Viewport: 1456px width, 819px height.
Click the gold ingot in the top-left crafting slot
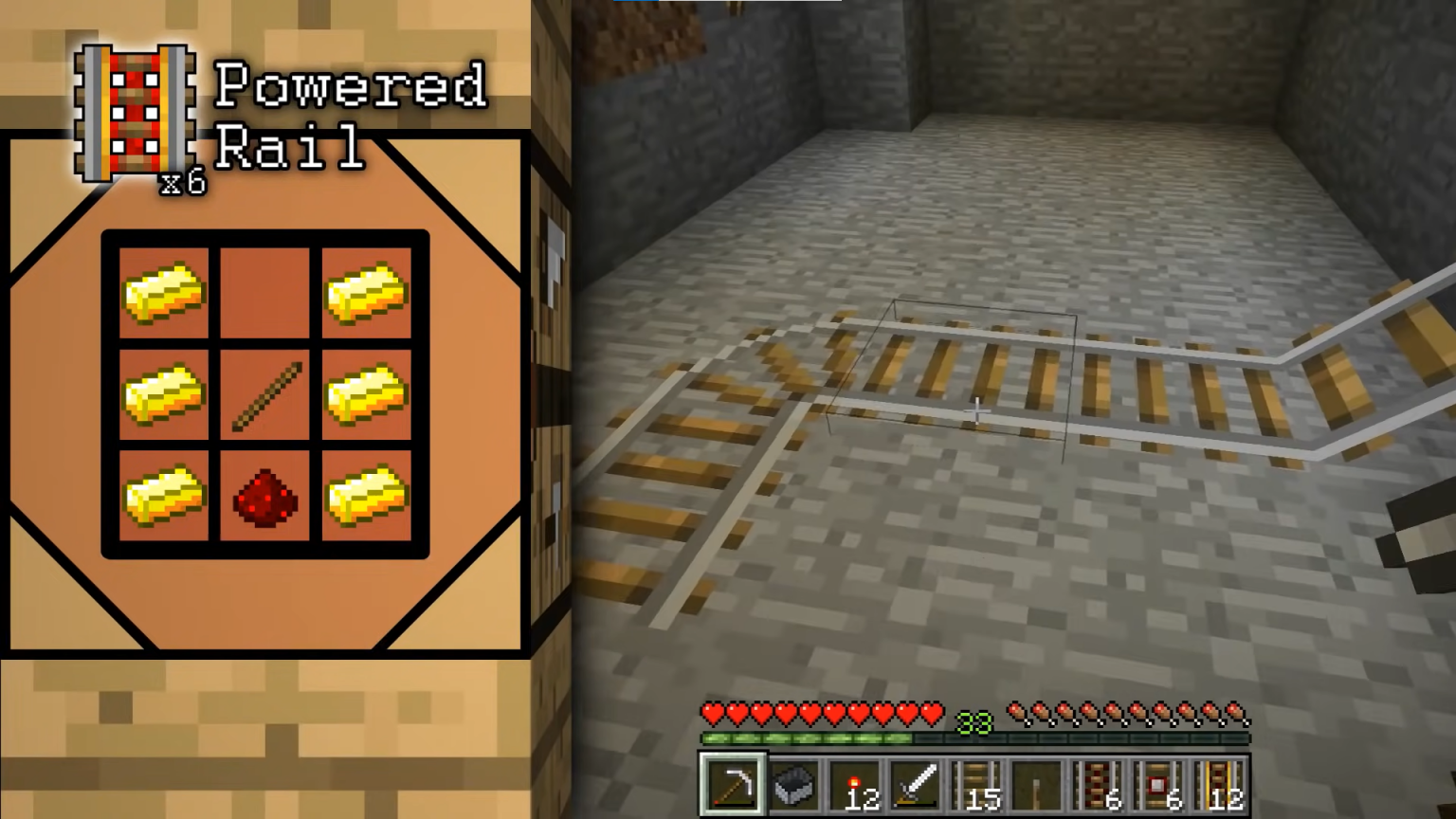163,294
